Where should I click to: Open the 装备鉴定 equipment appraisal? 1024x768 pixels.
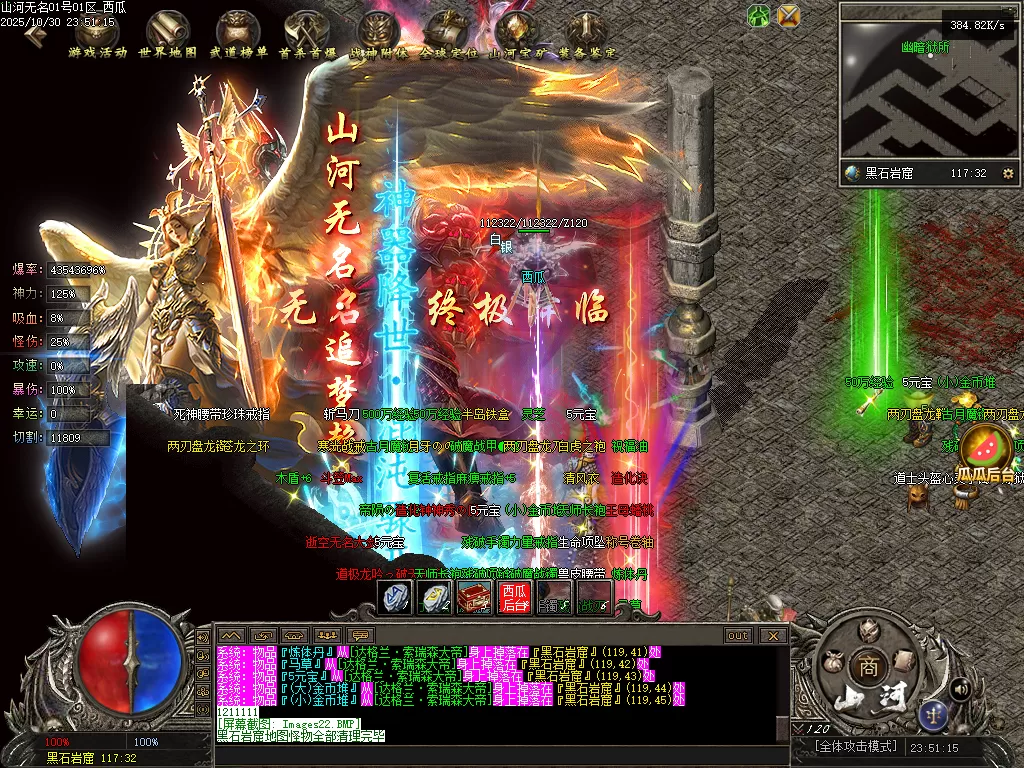click(x=587, y=33)
